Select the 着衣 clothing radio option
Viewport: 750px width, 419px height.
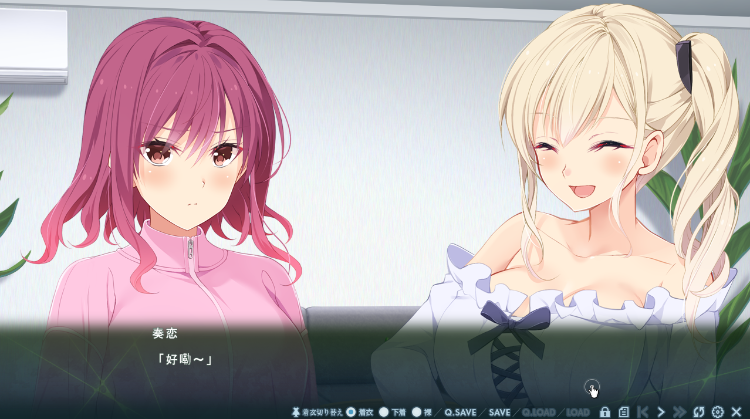(351, 411)
